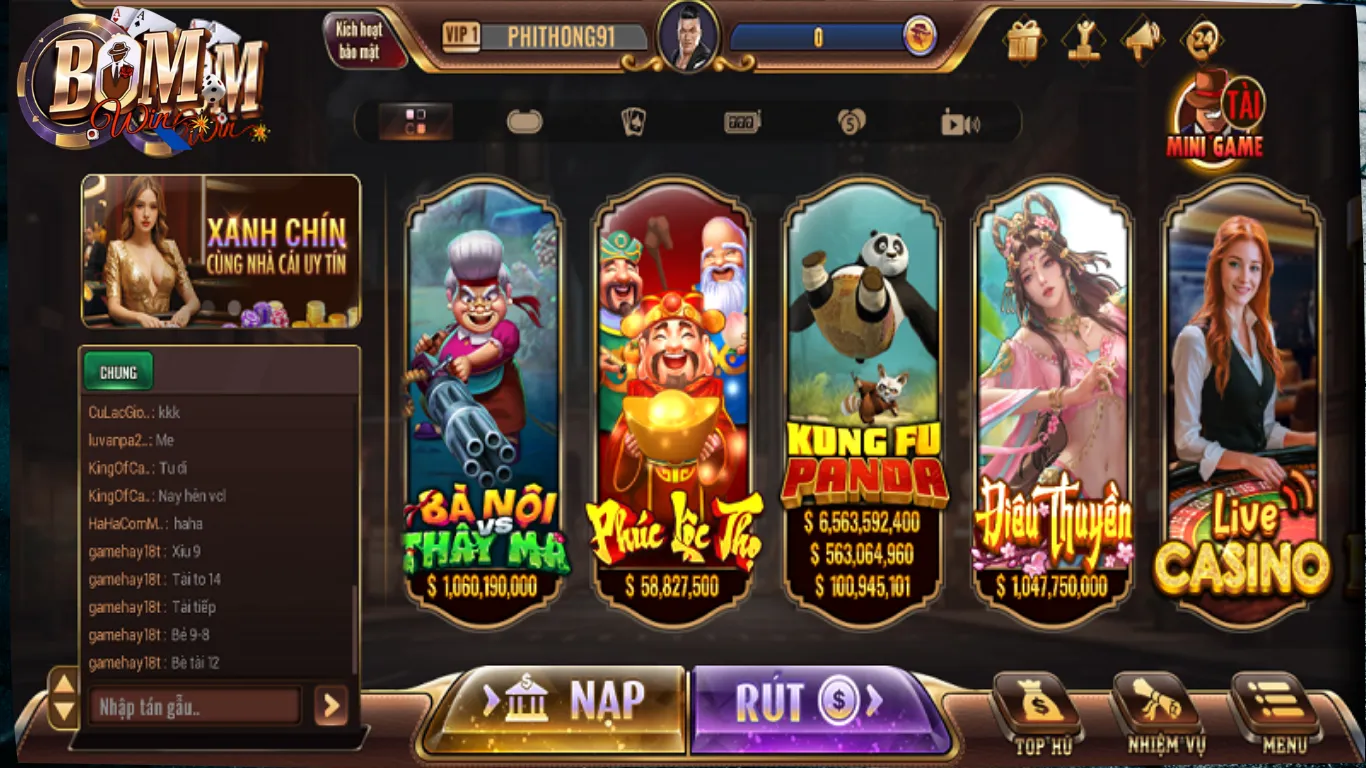Select the card games category icon
Screen dimensions: 1366x768
634,120
